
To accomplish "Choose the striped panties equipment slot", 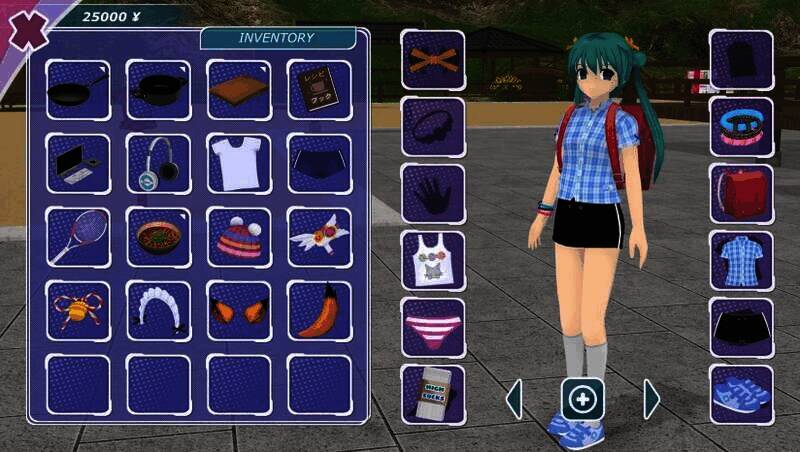I will coord(433,327).
